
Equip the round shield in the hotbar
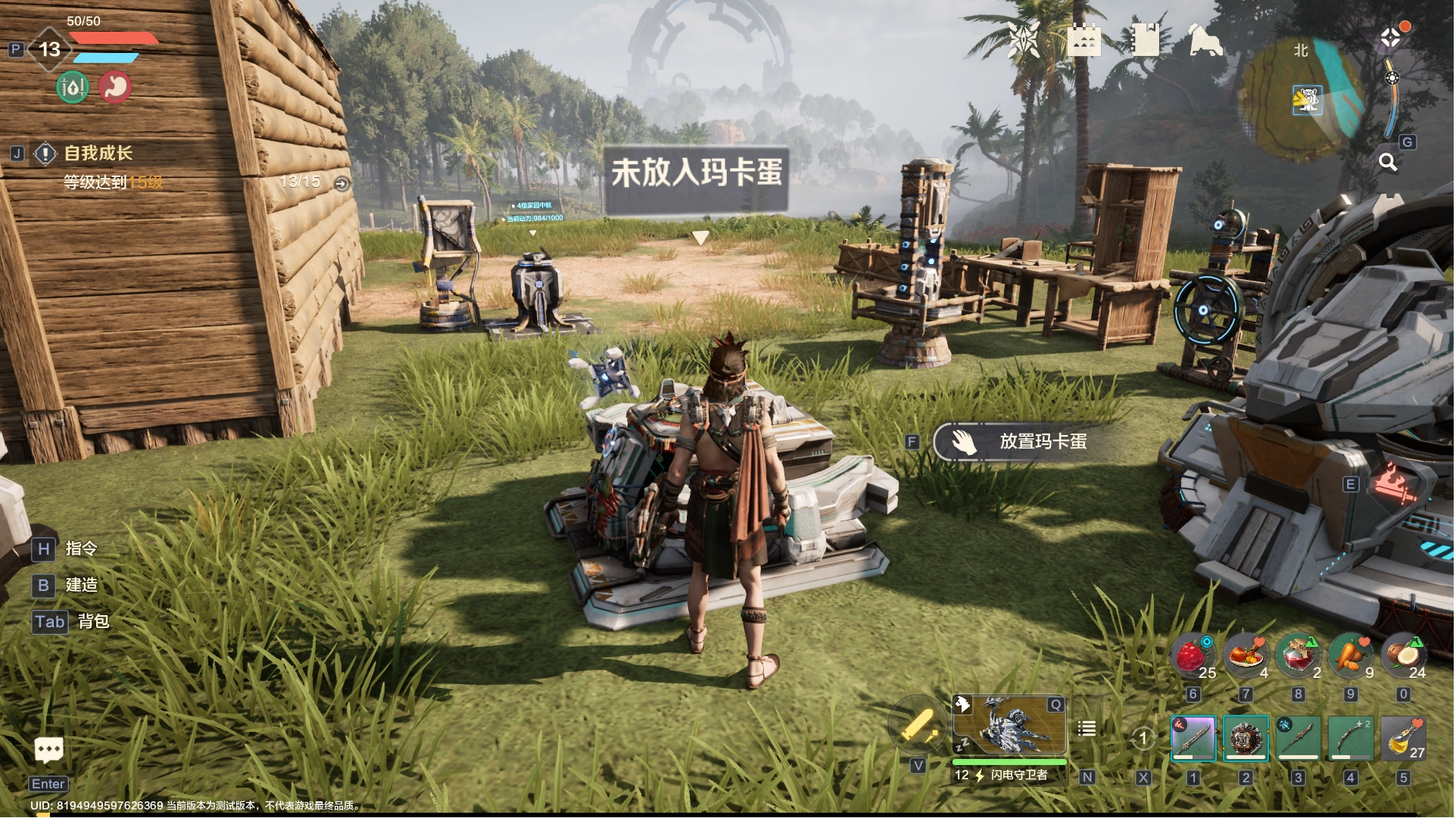[1245, 737]
